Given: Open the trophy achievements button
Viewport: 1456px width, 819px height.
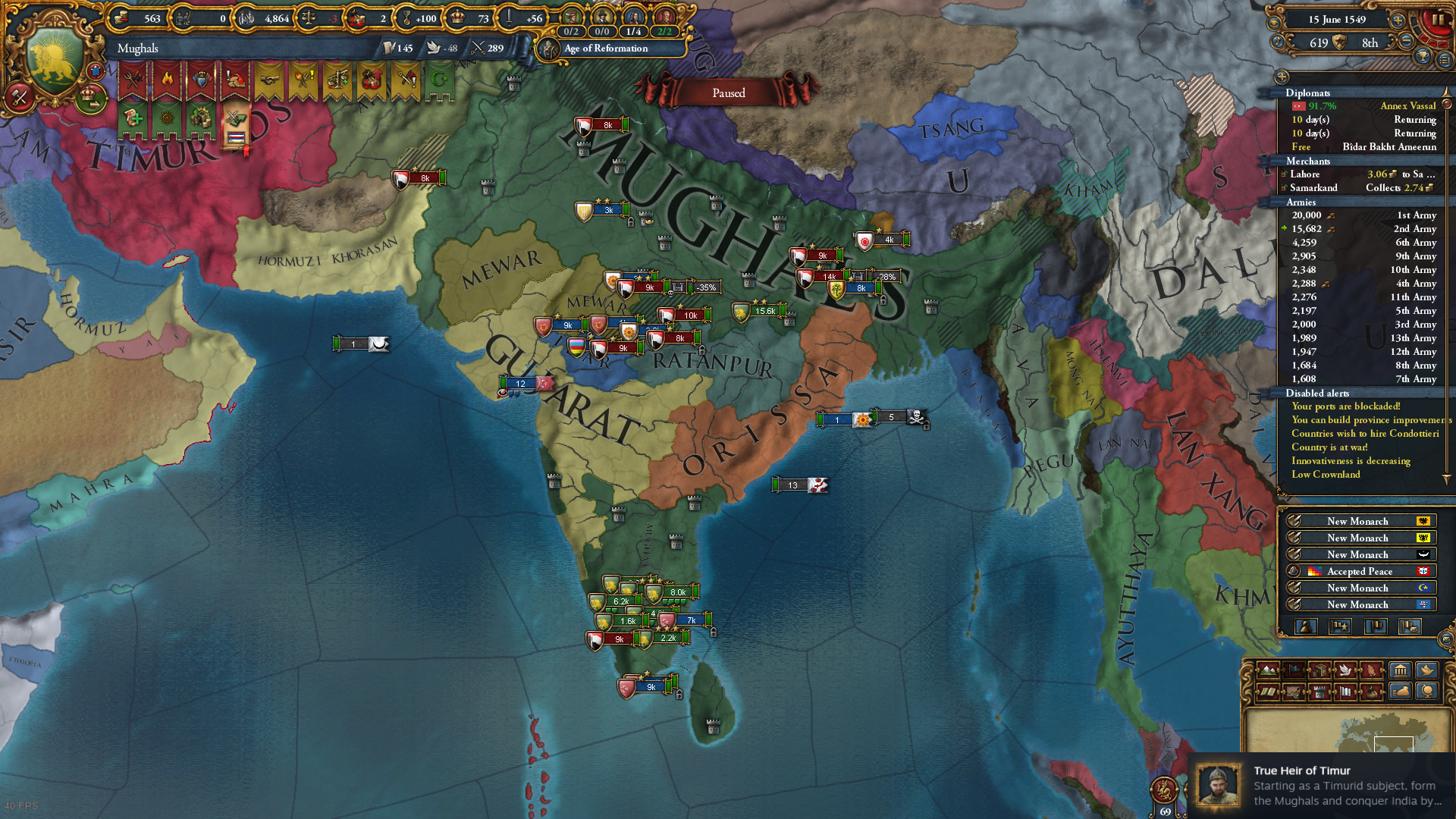Looking at the screenshot, I should 1422,57.
